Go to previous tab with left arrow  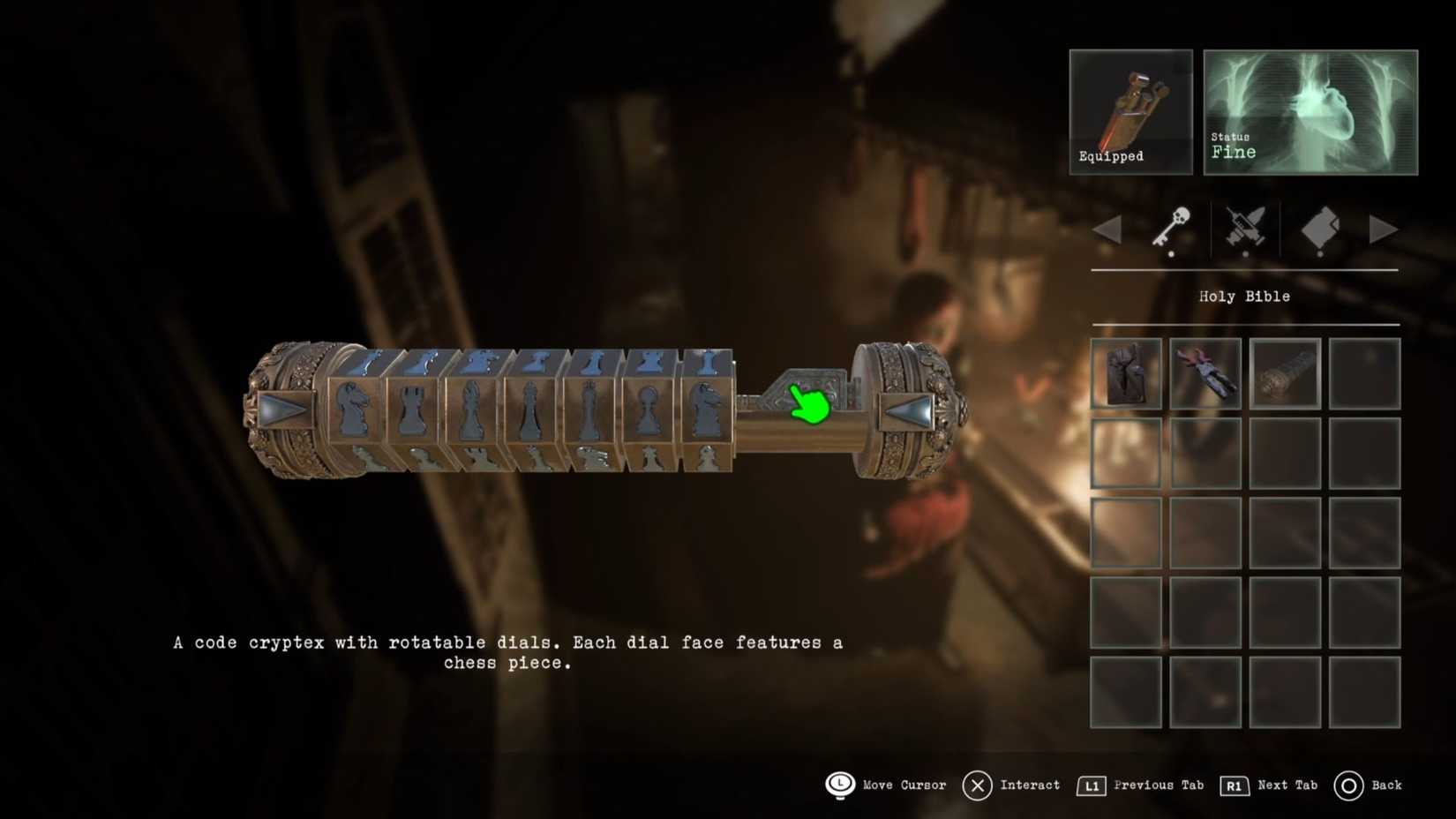(1107, 229)
